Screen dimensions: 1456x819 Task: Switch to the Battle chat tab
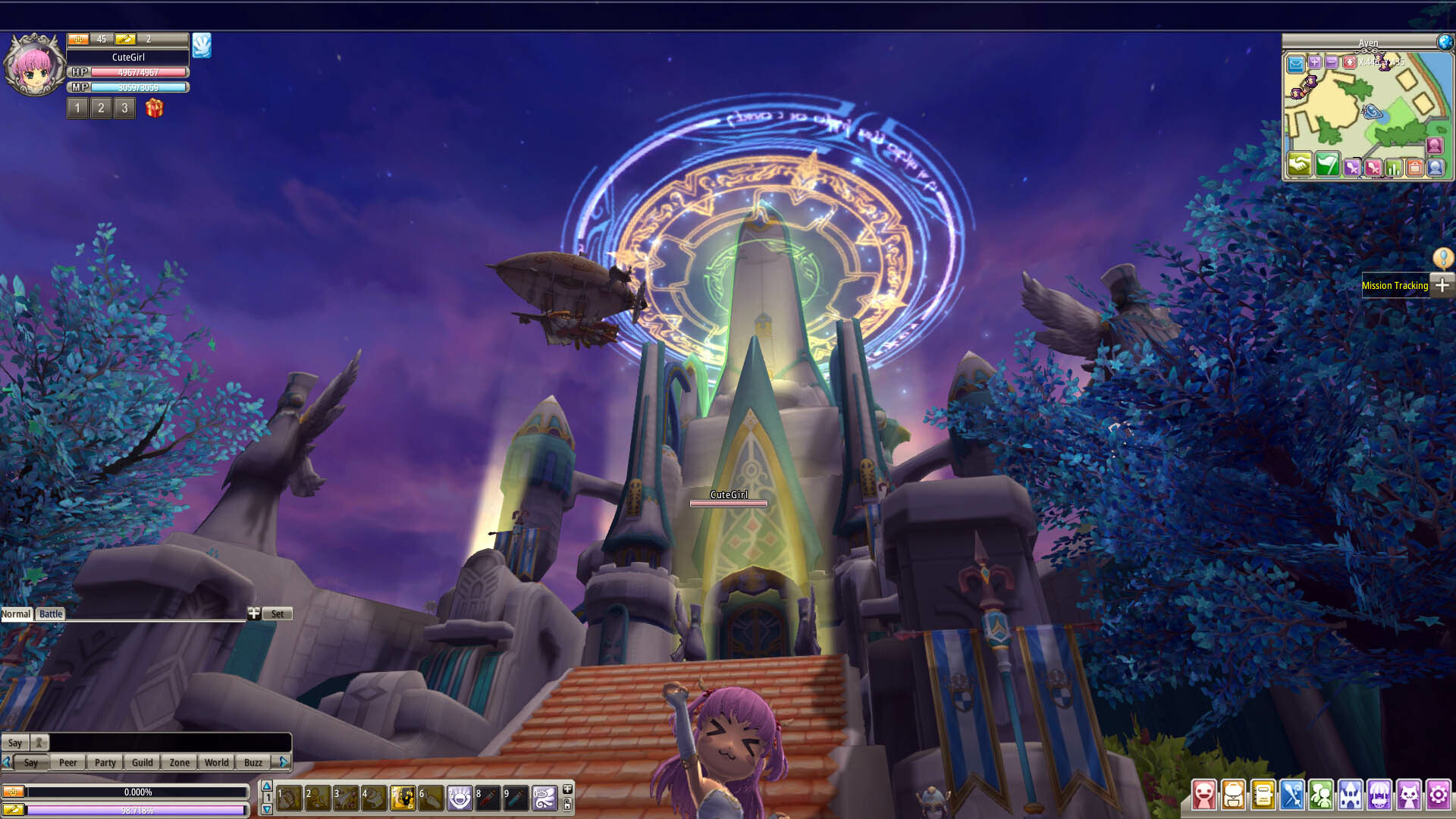(50, 614)
